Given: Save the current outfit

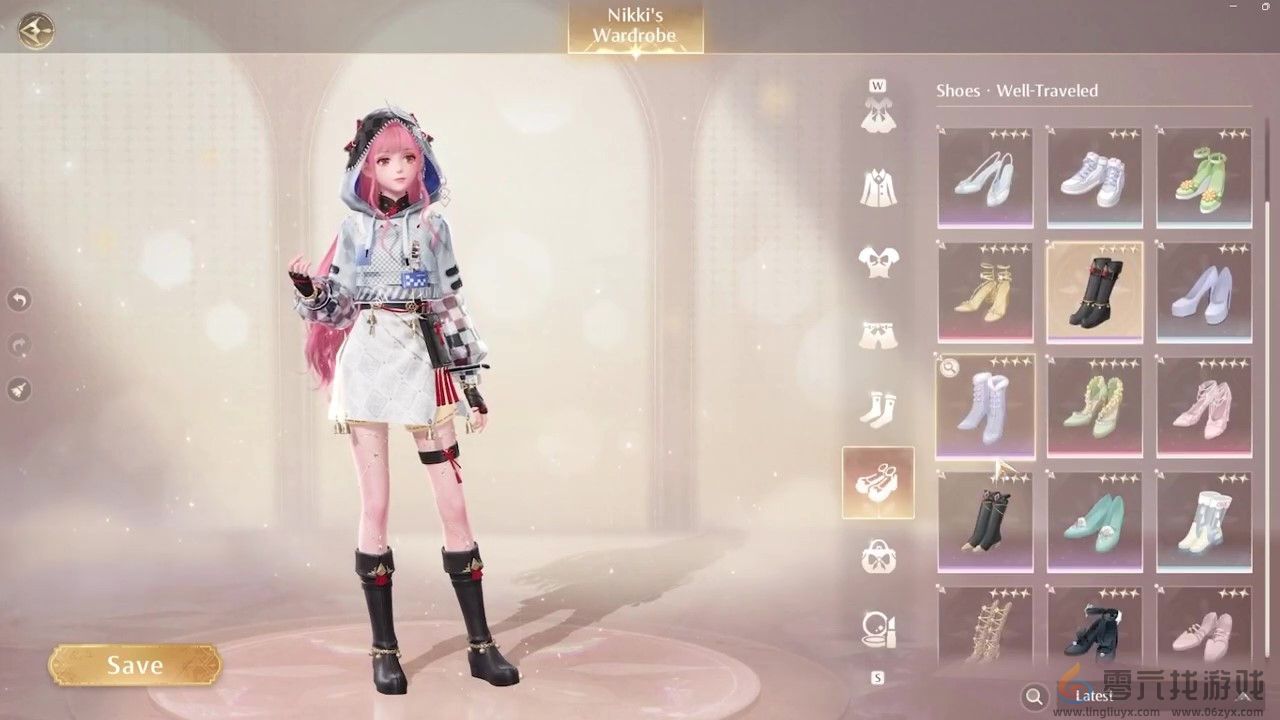Looking at the screenshot, I should (x=135, y=665).
